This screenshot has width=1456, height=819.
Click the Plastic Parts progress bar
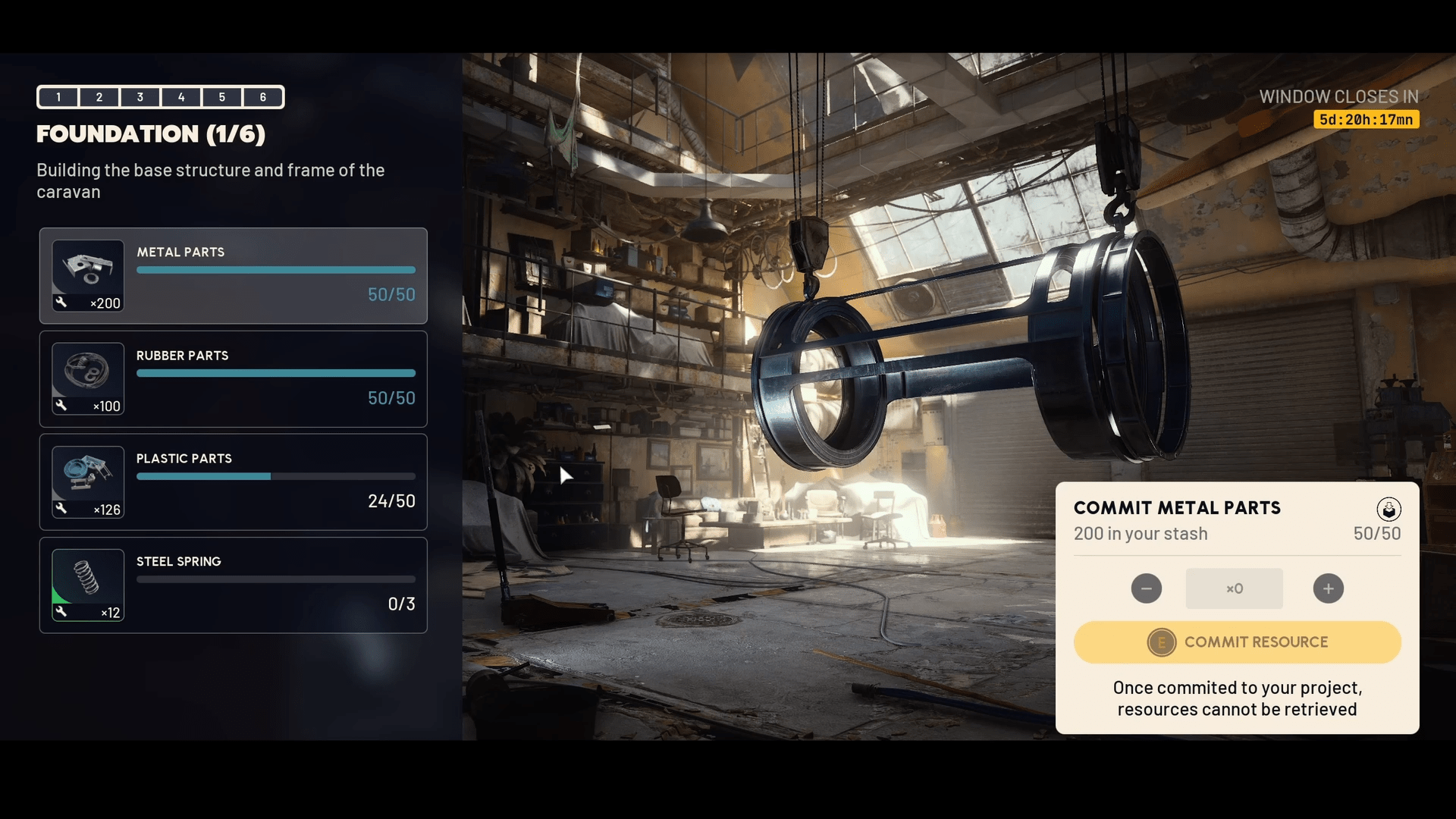[275, 476]
